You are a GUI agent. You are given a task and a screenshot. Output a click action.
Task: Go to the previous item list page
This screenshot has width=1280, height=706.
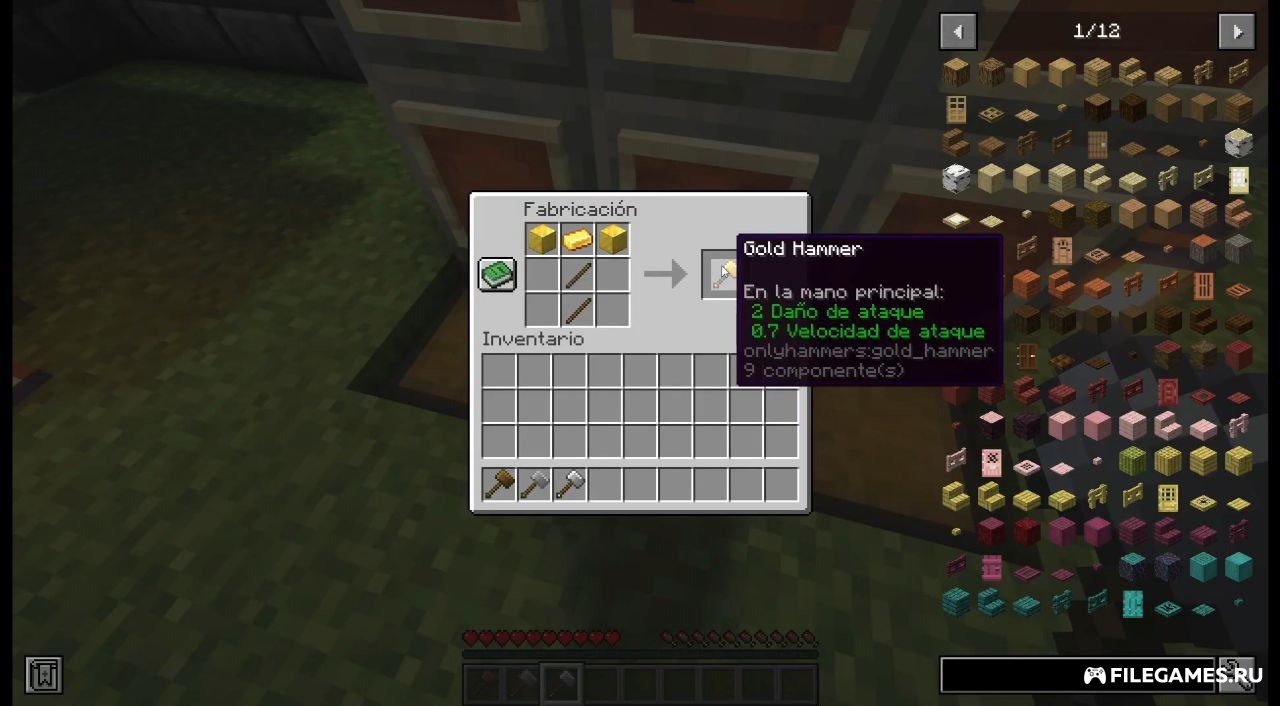tap(957, 32)
